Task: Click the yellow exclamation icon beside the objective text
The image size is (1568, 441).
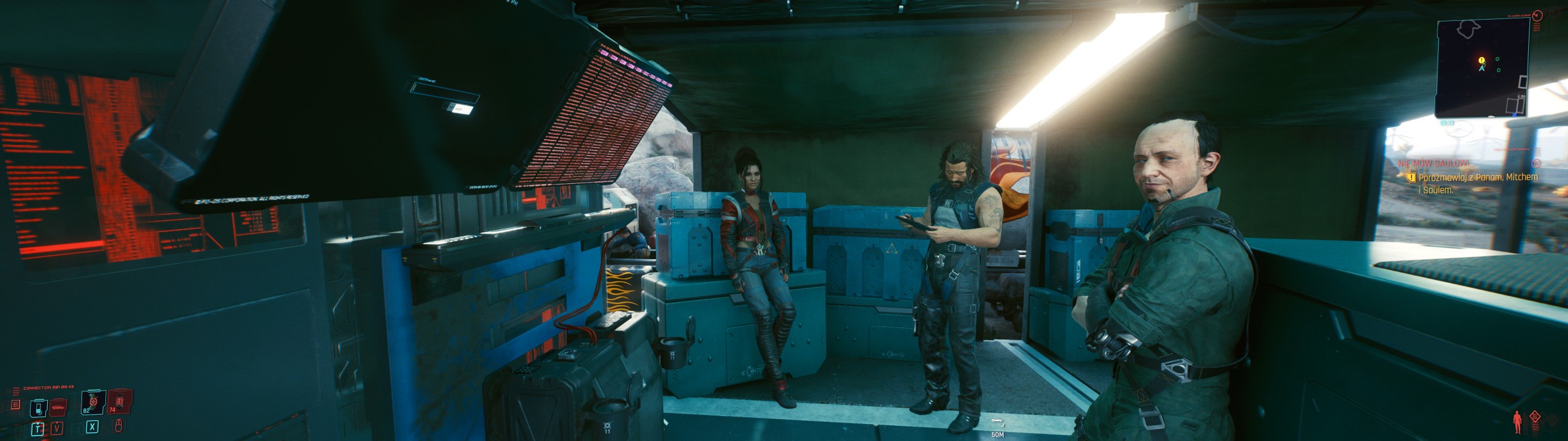Action: tap(1411, 178)
